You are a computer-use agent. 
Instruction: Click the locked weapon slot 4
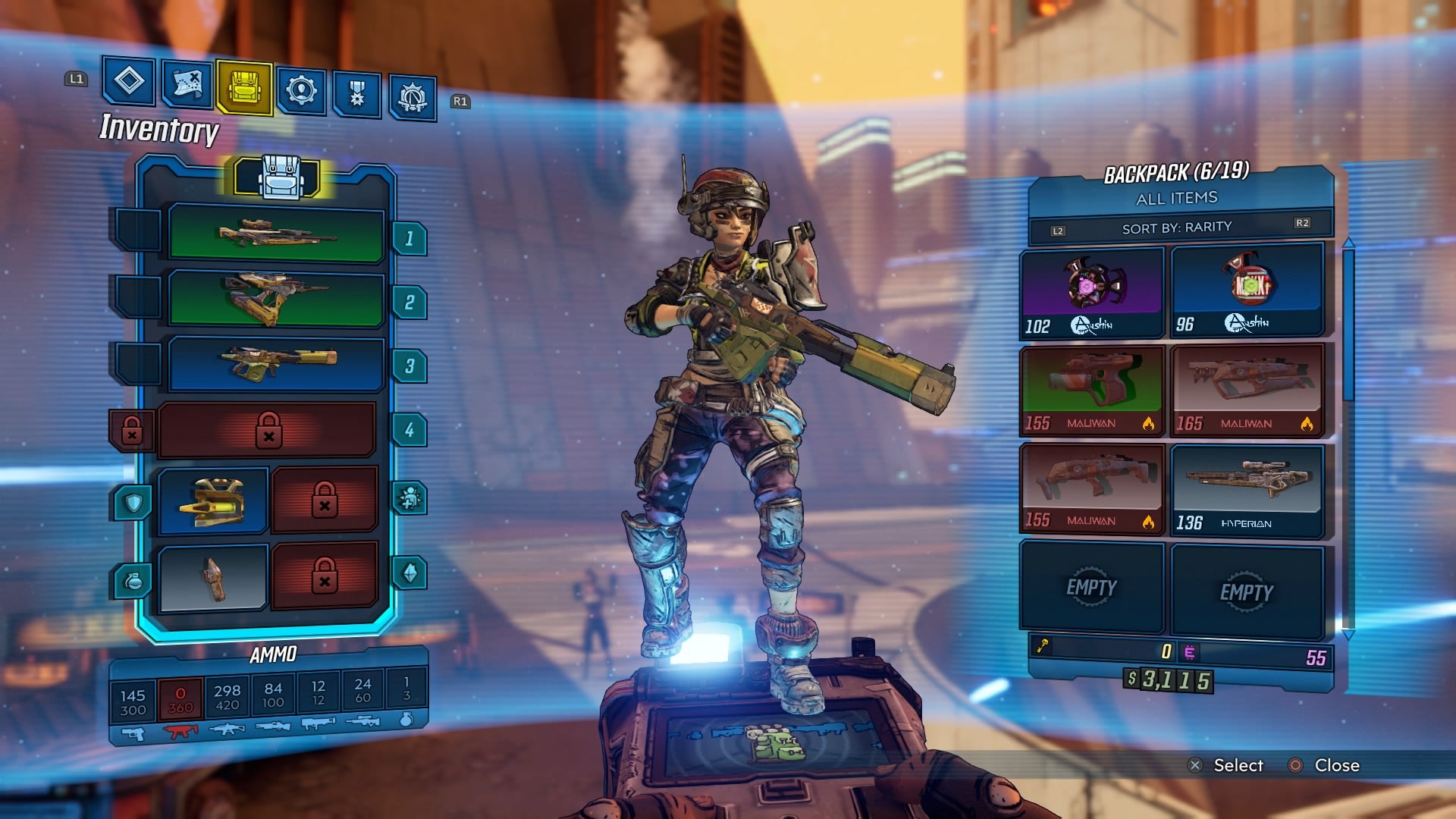268,430
